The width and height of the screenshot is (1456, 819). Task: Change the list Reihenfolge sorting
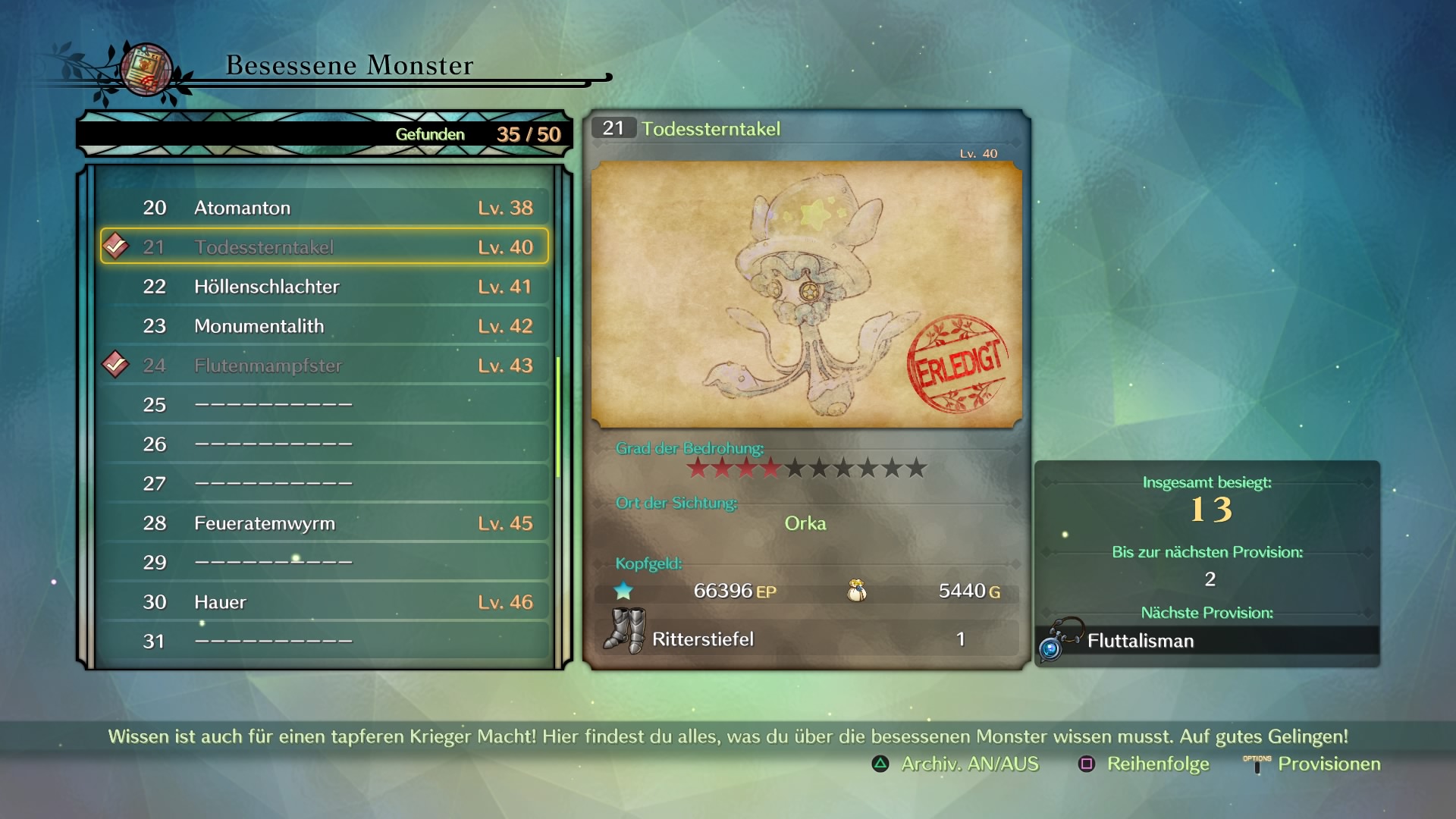pyautogui.click(x=1144, y=764)
